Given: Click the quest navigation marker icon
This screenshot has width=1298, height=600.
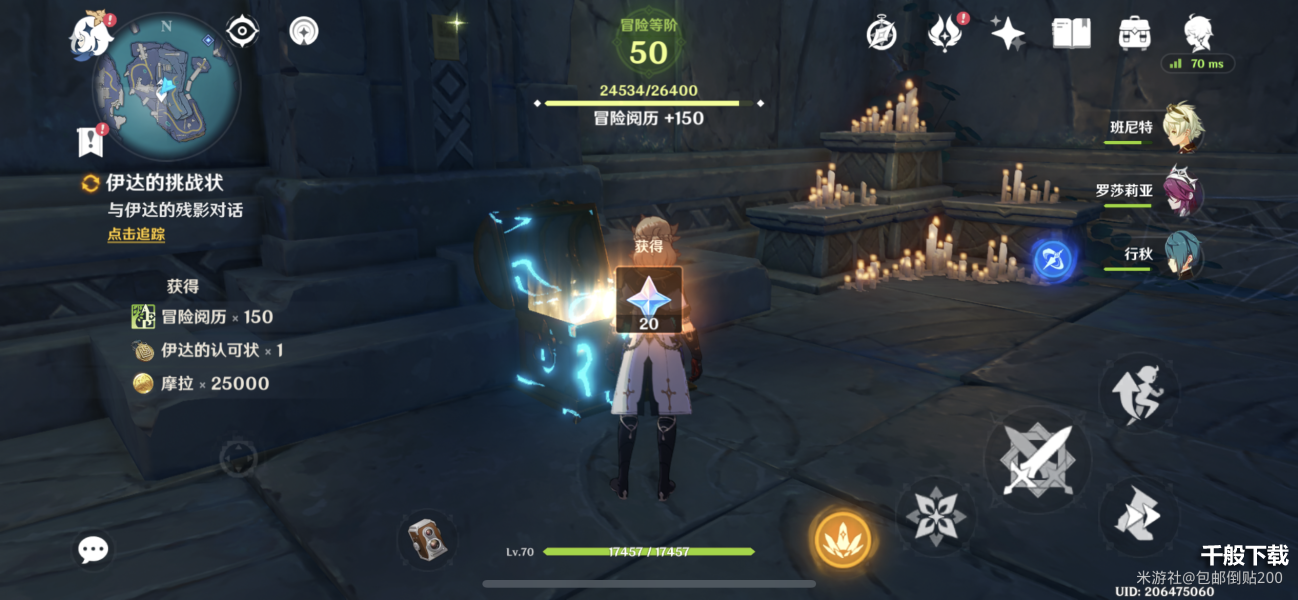Looking at the screenshot, I should 90,141.
